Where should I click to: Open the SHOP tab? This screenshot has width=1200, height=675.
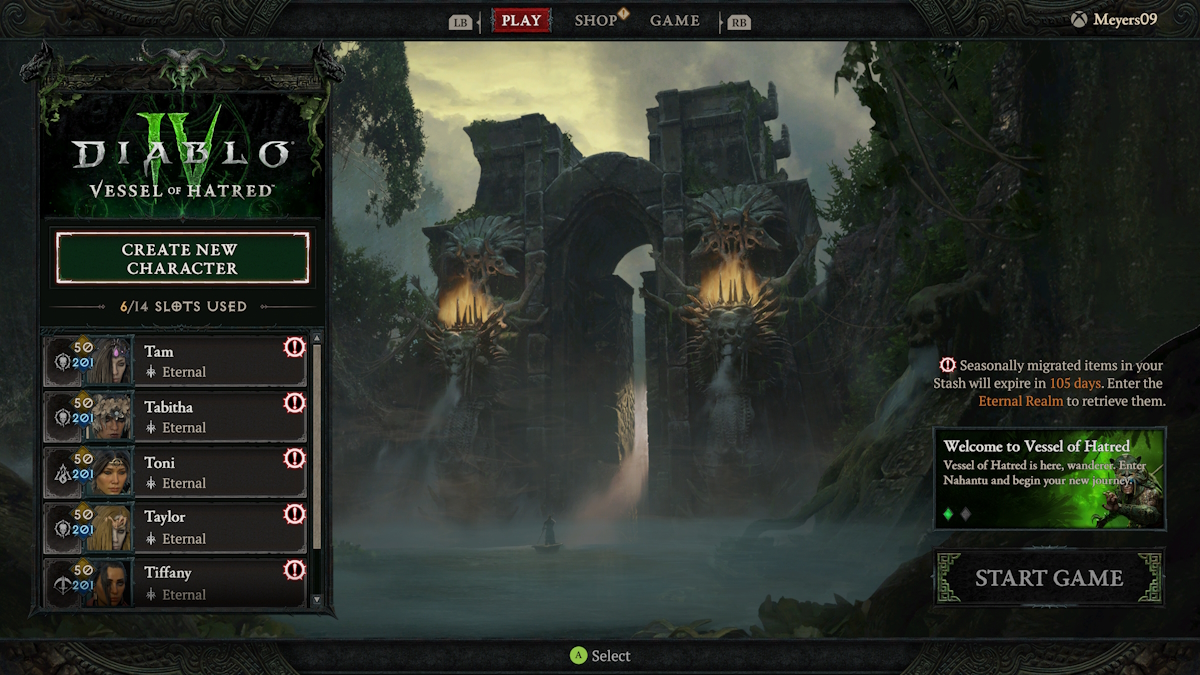596,21
